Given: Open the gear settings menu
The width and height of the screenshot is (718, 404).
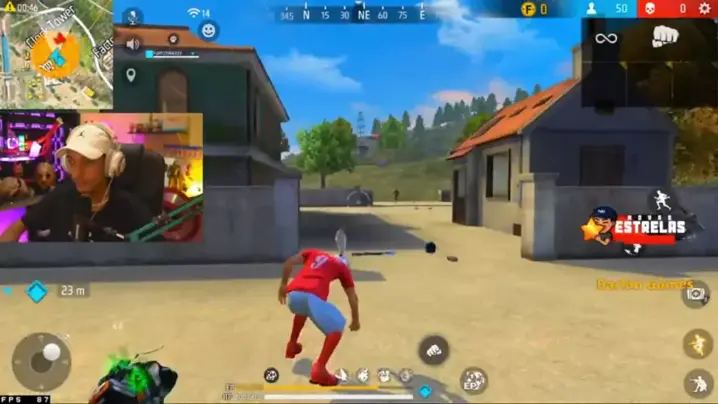Looking at the screenshot, I should (x=703, y=9).
